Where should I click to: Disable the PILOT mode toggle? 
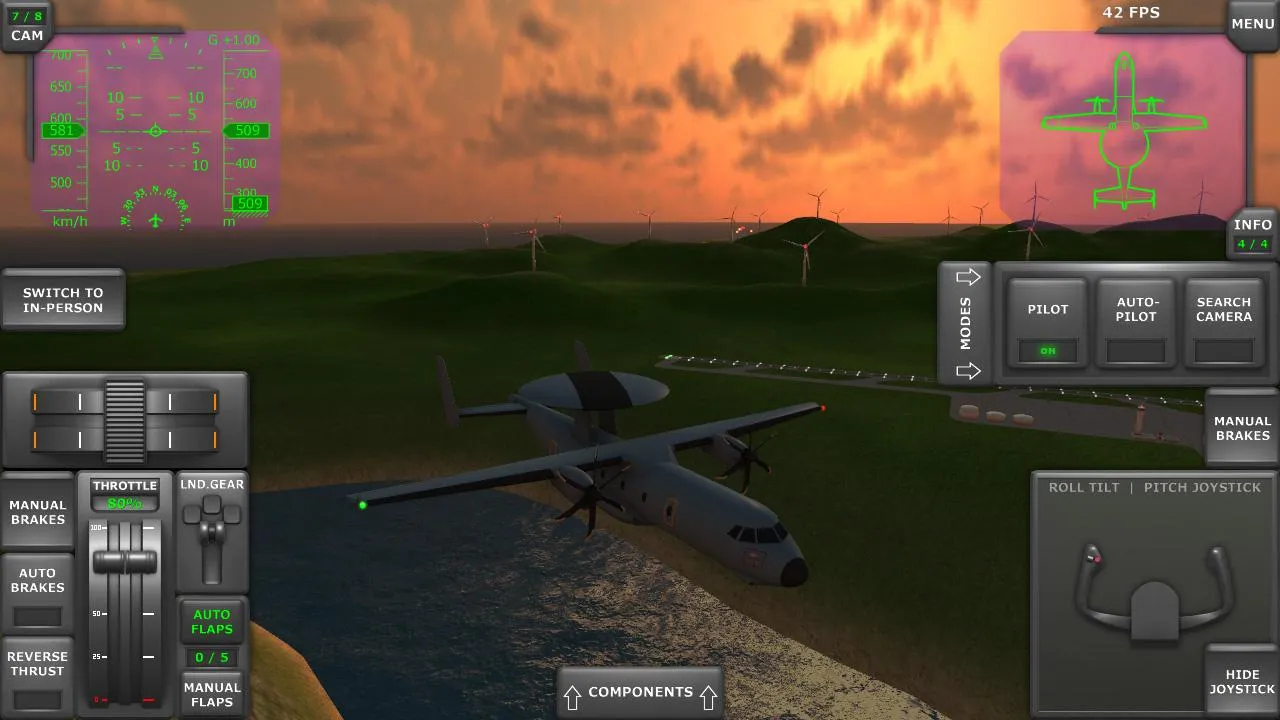[1047, 322]
